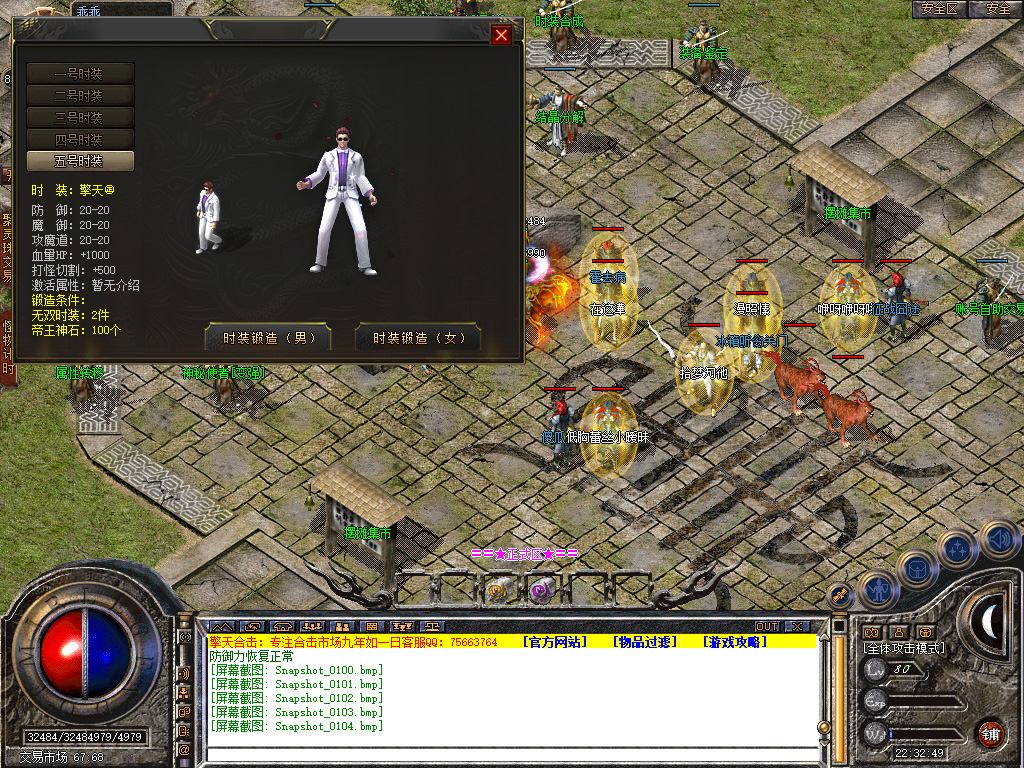
Task: Select 二号时装 outfit tab
Action: pos(80,95)
